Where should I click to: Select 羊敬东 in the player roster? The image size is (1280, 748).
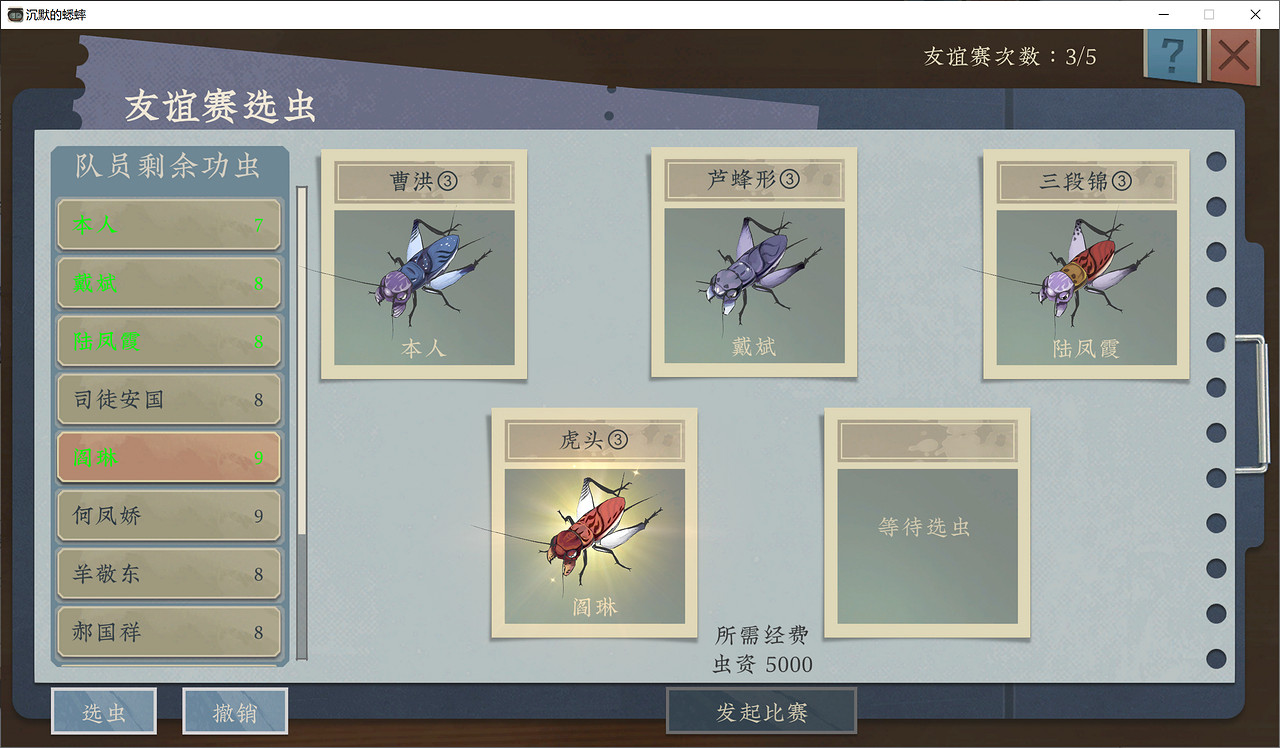coord(168,574)
